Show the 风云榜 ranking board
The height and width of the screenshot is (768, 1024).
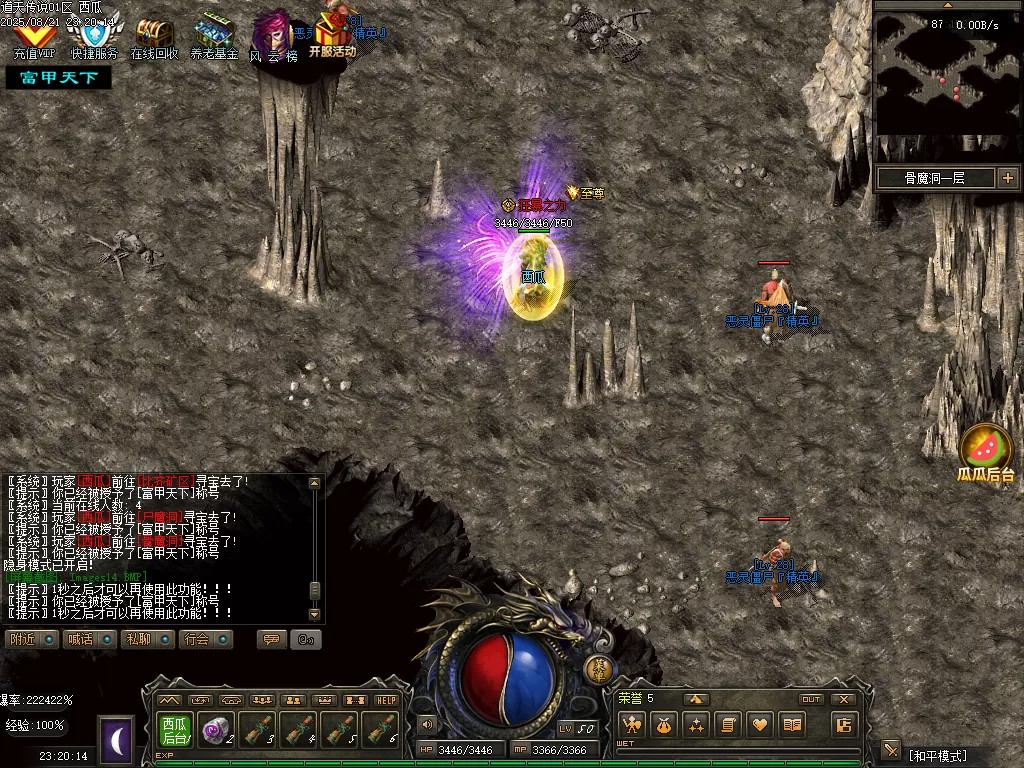[x=273, y=36]
